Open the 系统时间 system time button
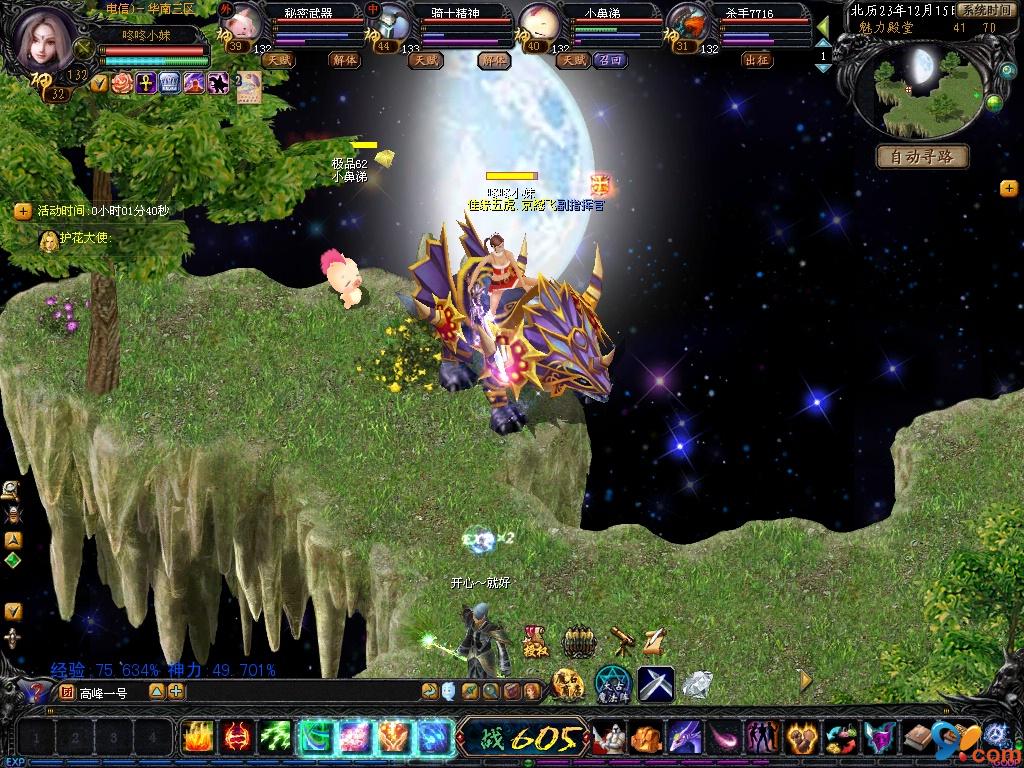 coord(986,9)
